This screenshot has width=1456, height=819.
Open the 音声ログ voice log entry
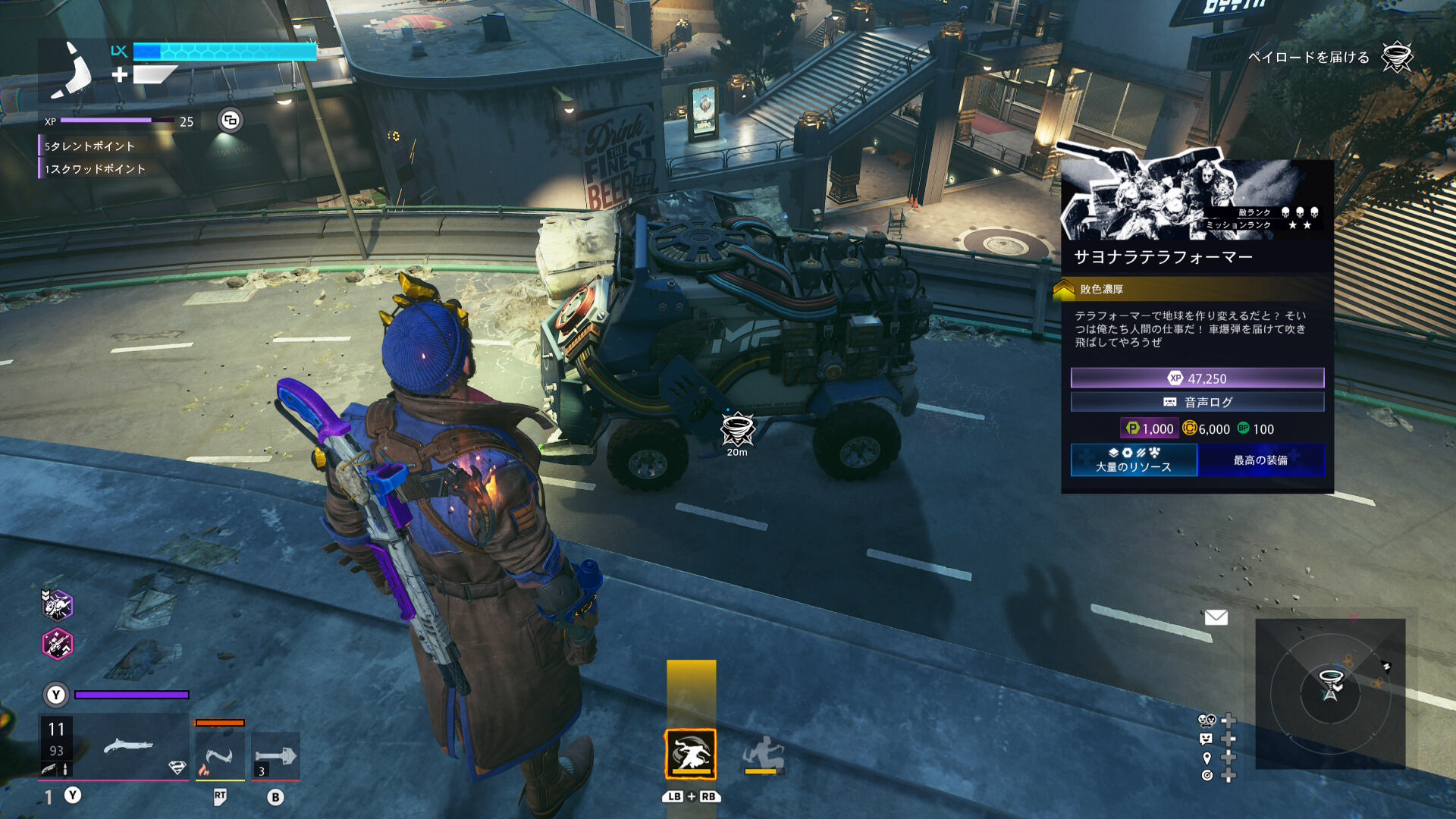click(x=1197, y=402)
